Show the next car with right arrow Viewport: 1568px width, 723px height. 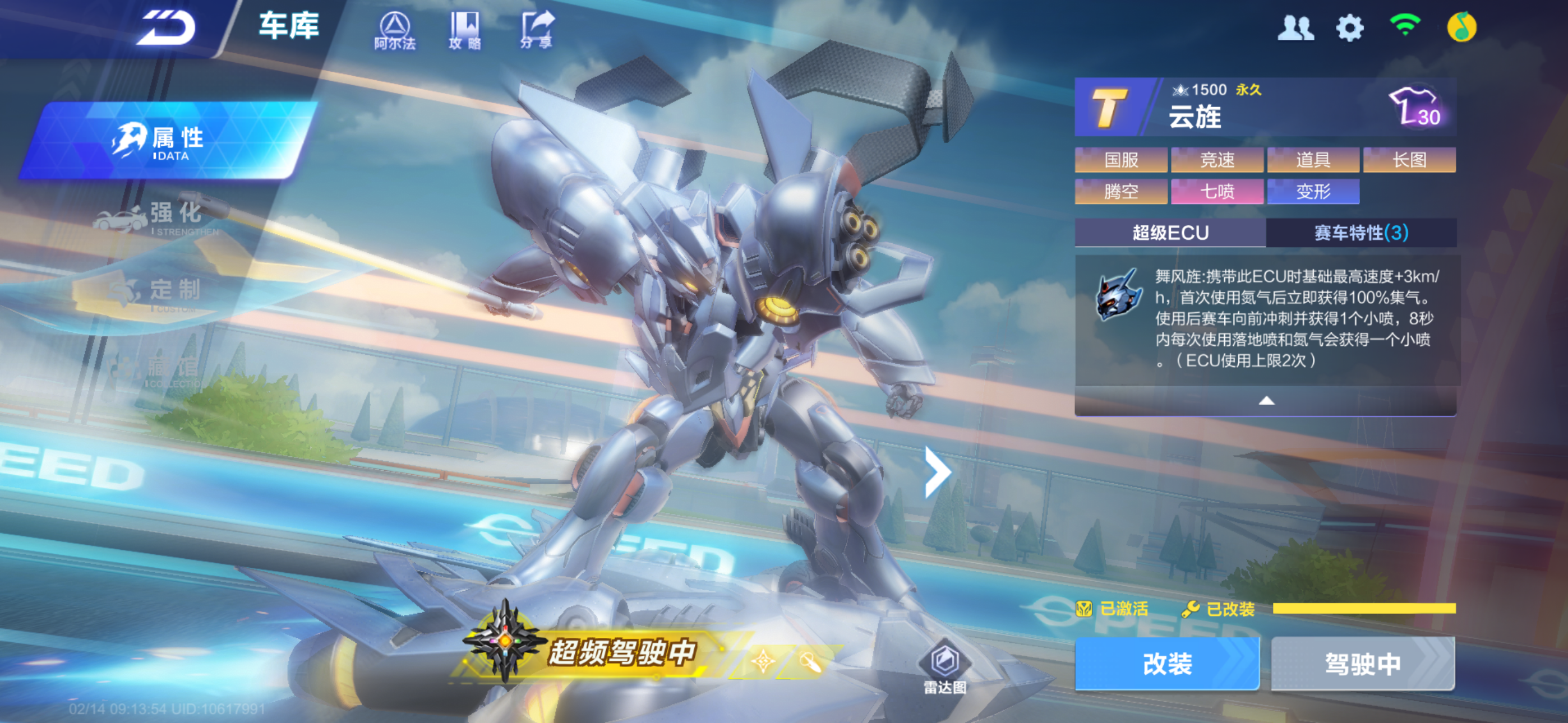coord(938,472)
